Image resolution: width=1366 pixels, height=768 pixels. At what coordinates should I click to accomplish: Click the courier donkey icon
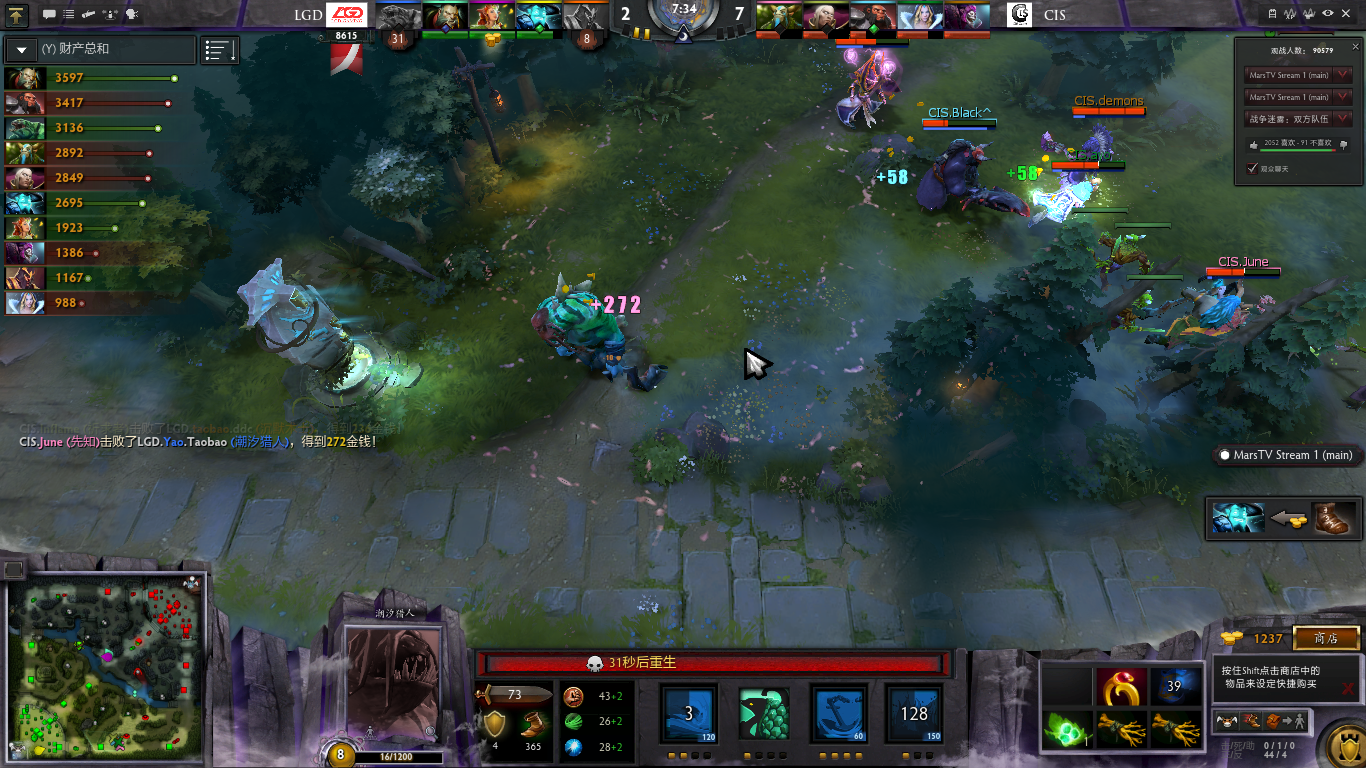pyautogui.click(x=1229, y=719)
